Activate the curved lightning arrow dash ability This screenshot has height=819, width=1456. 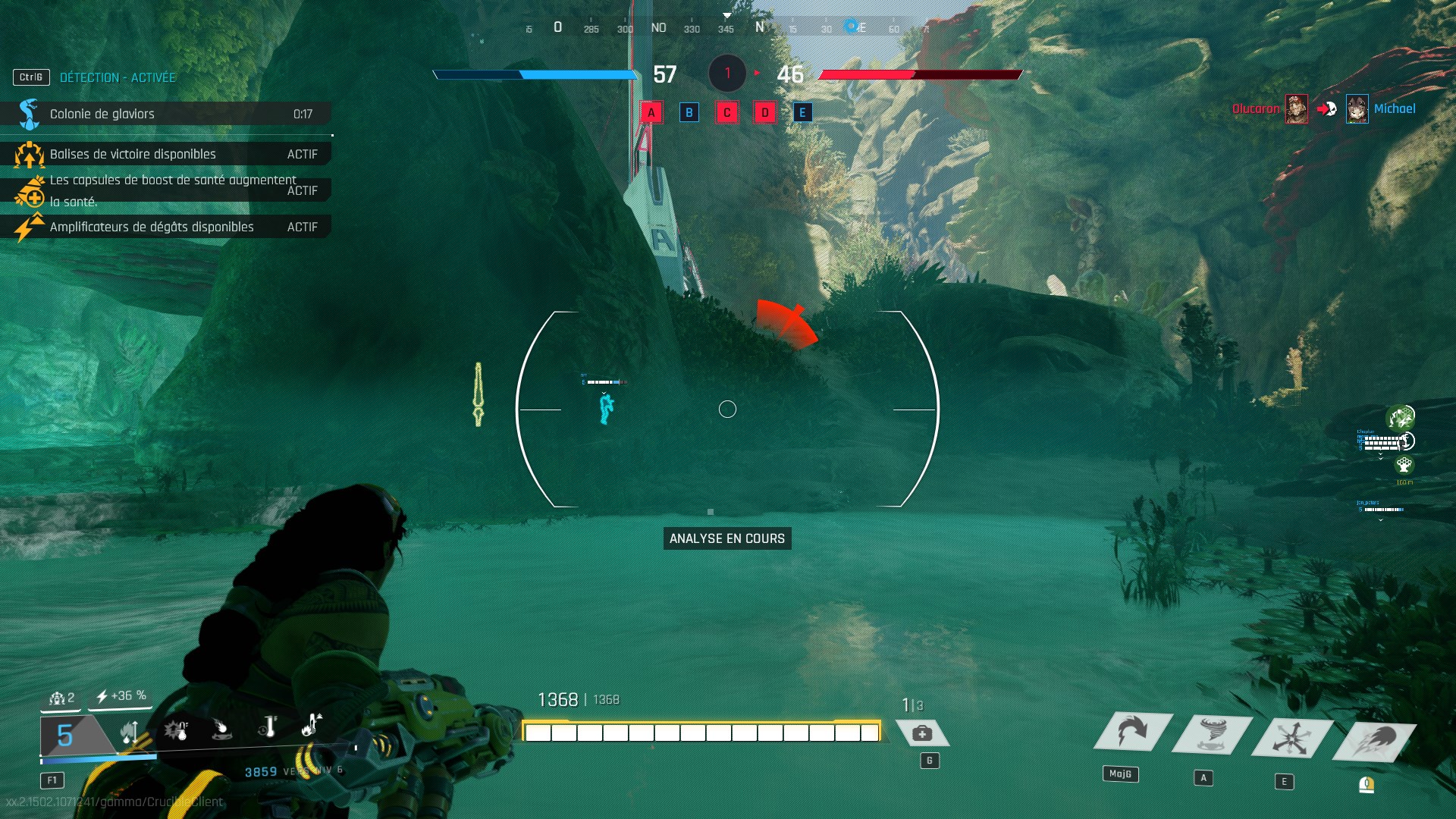pyautogui.click(x=1132, y=733)
